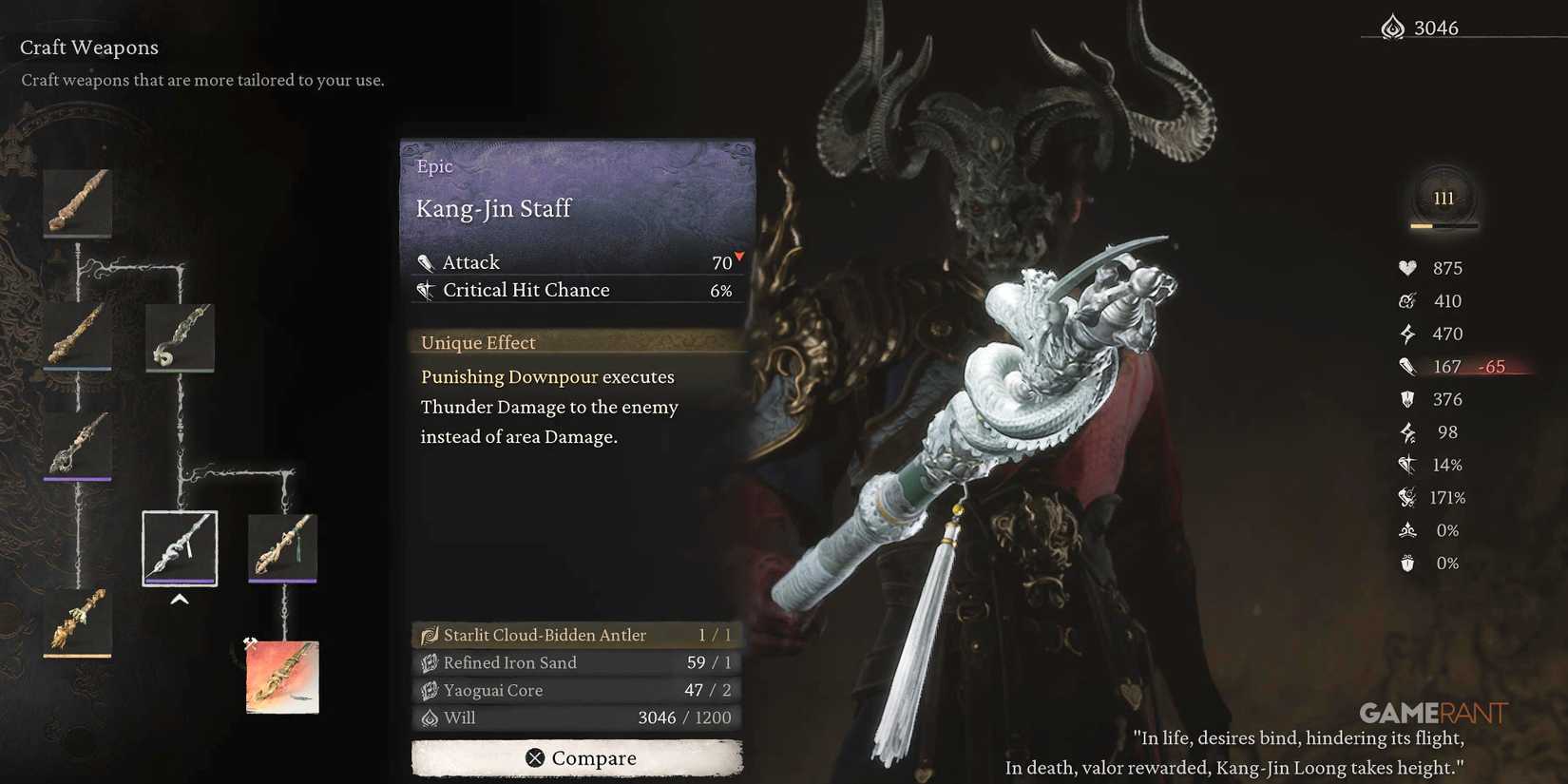Click the Yaoguai Core material icon
Screen dimensions: 1568x784
pos(430,690)
